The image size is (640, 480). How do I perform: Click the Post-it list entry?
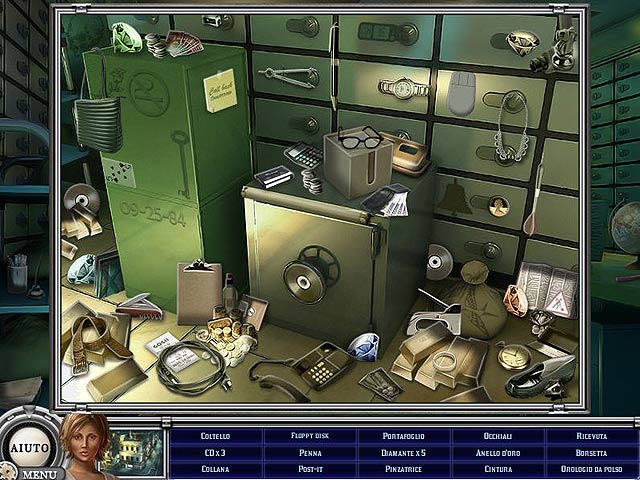point(310,468)
